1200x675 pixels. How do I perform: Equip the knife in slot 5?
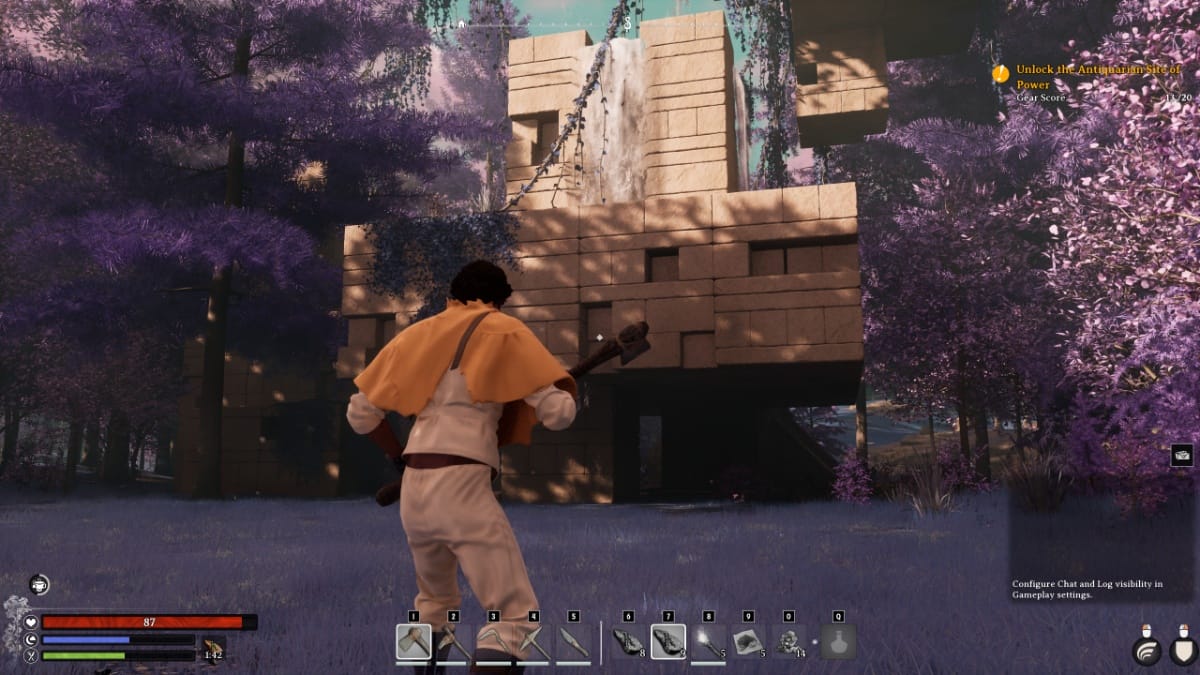tap(573, 642)
